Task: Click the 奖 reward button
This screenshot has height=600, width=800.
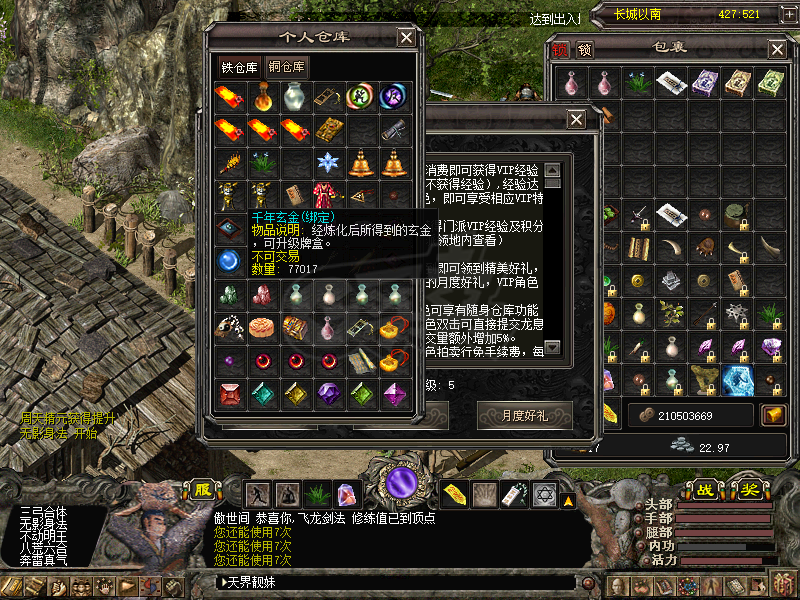Action: [x=749, y=490]
